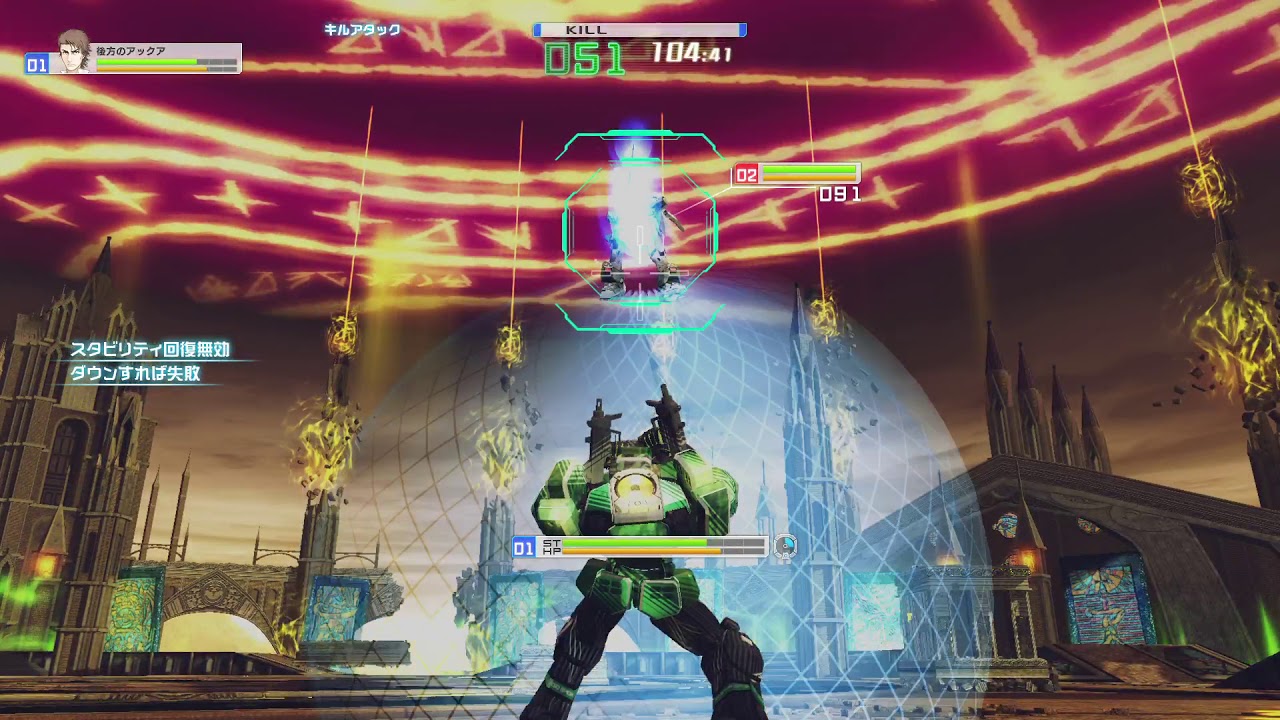The image size is (1280, 720).
Task: Target the enemy inside the lock-on reticle
Action: click(x=640, y=236)
